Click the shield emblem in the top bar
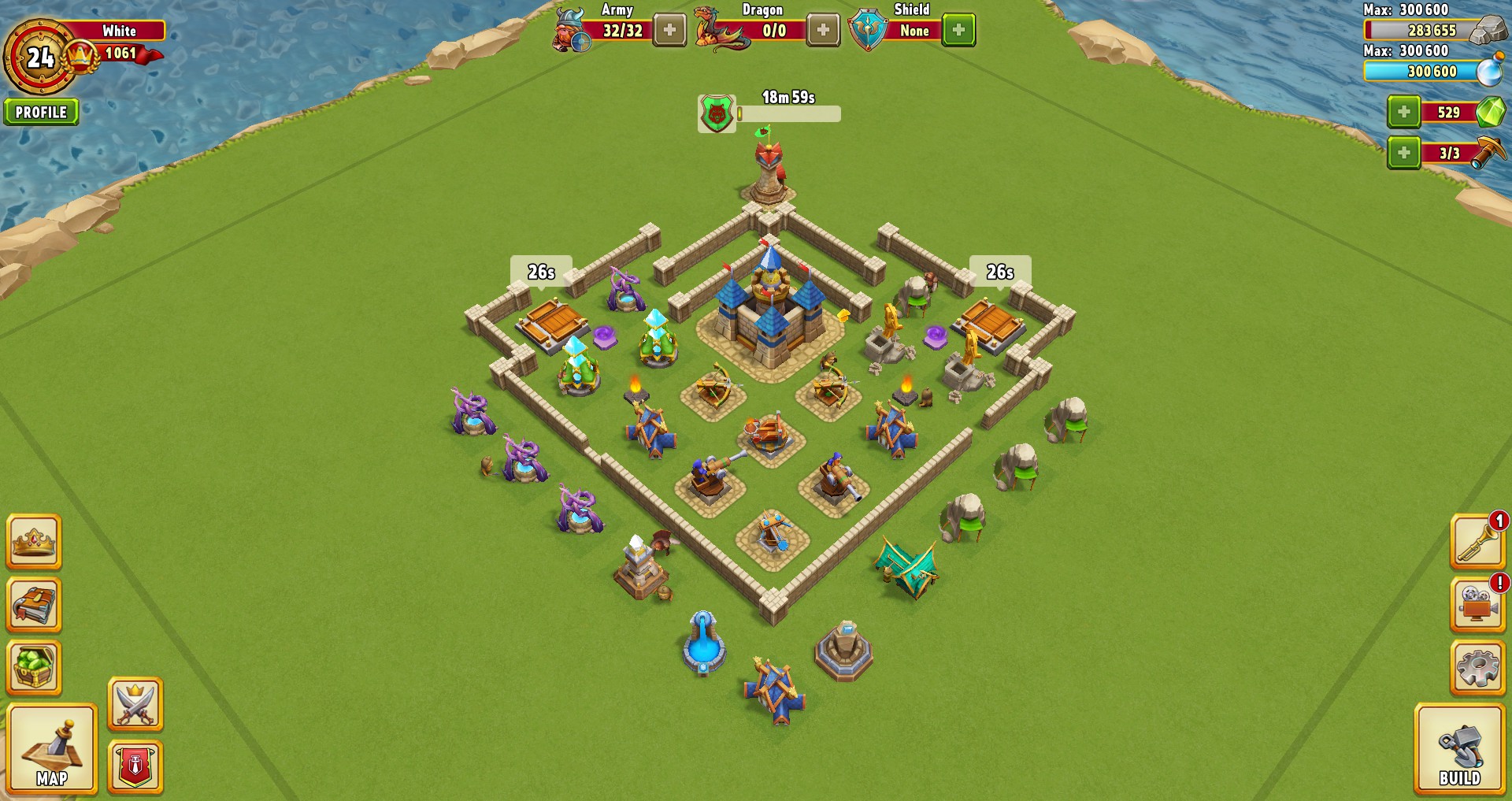1512x801 pixels. click(869, 25)
